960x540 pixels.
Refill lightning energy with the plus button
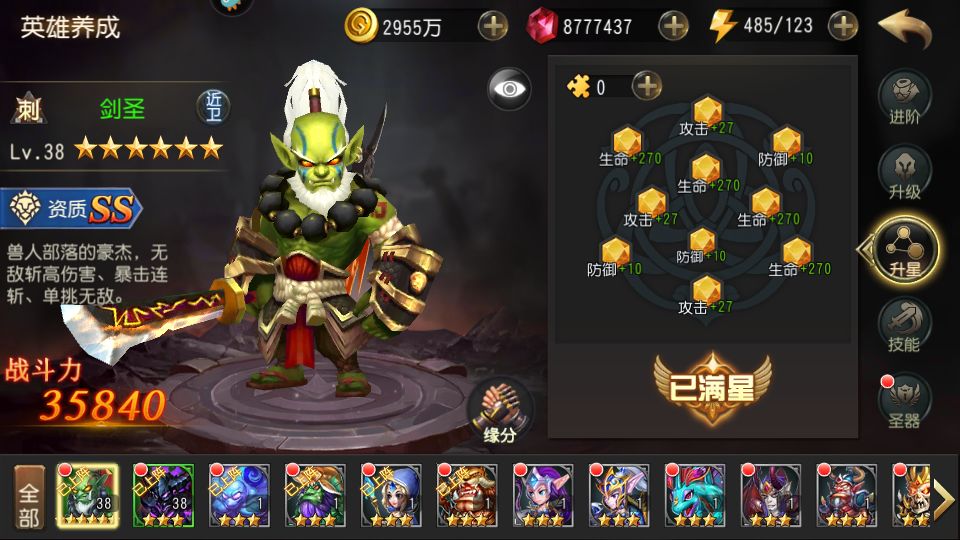click(844, 26)
